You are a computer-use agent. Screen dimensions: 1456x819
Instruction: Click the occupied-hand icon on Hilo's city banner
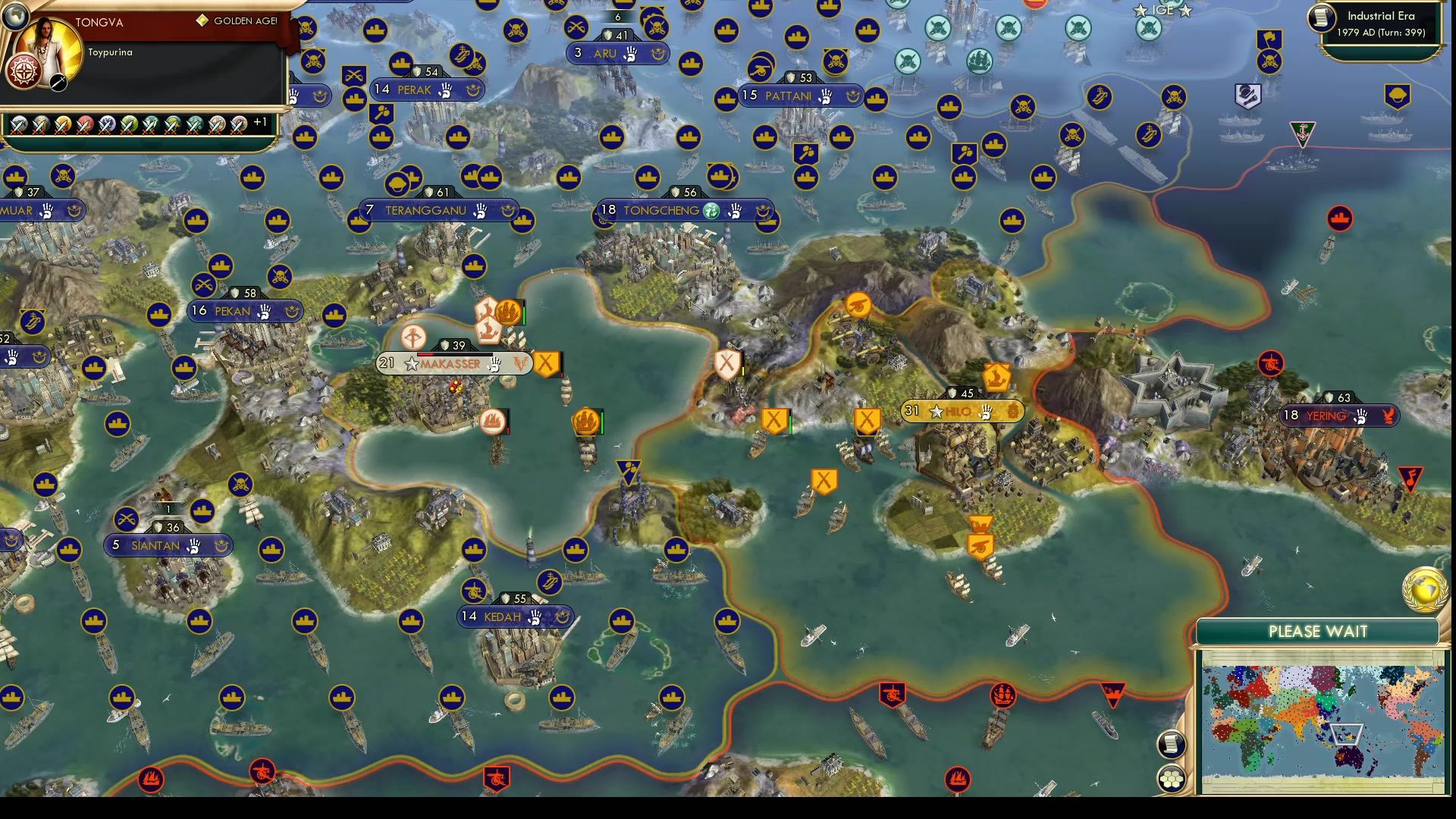(x=986, y=411)
